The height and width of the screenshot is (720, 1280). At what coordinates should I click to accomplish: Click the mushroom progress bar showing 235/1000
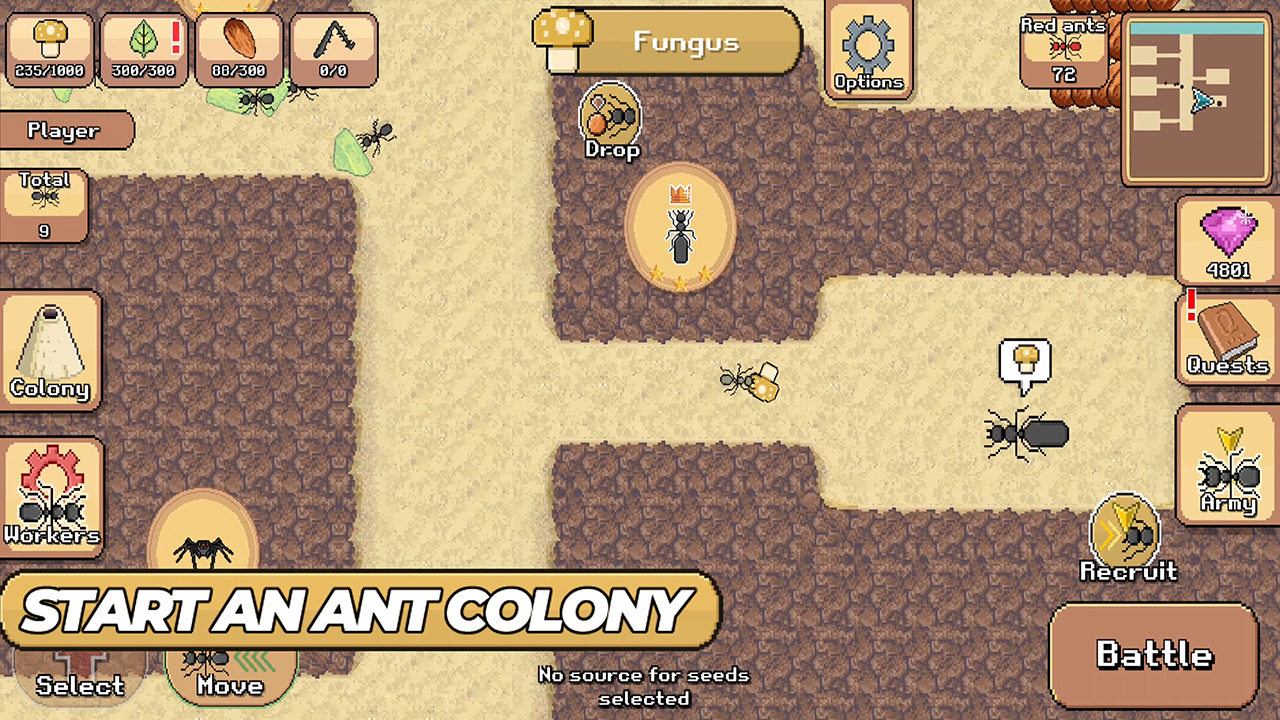[x=50, y=47]
